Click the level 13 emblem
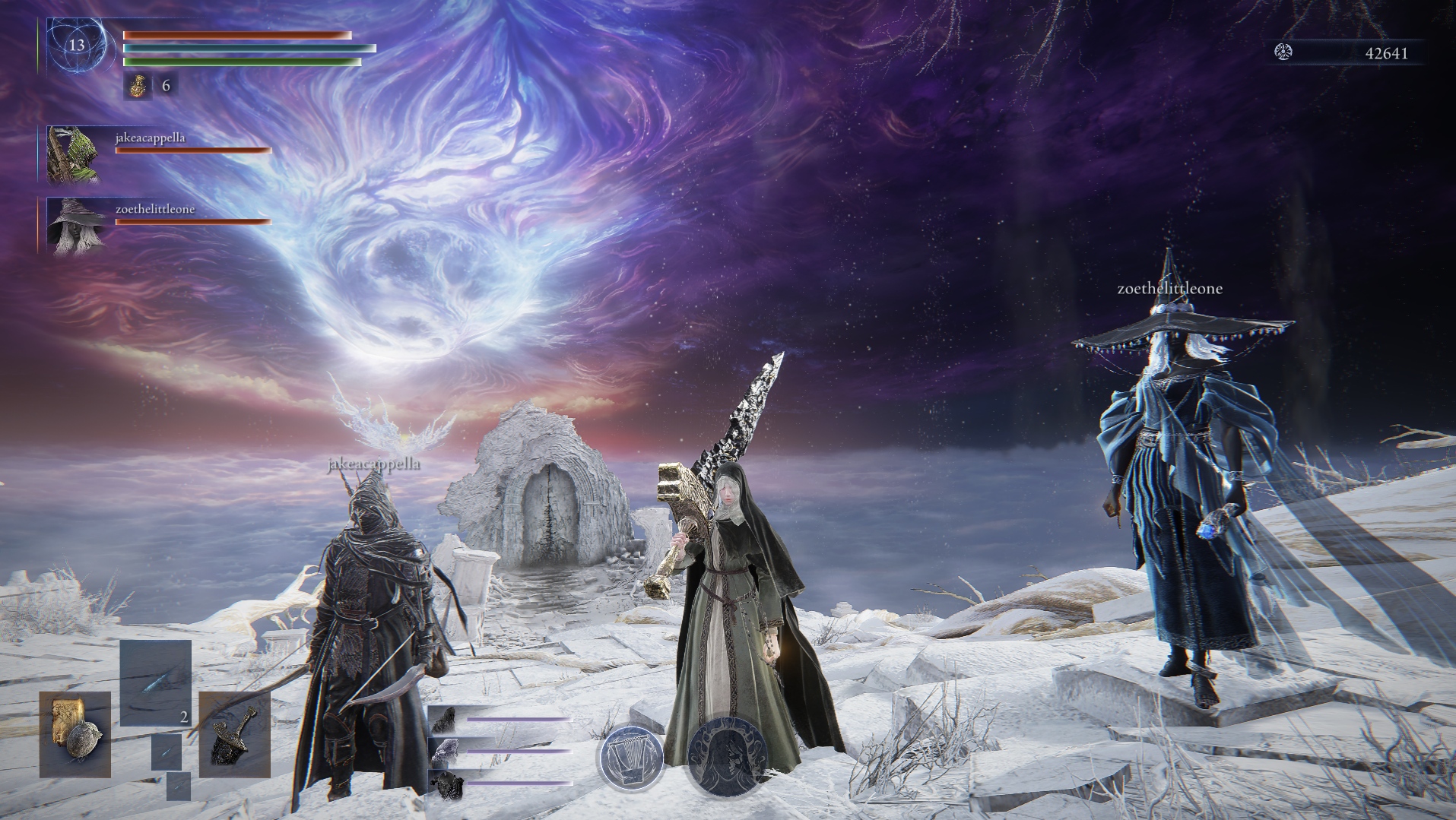 pyautogui.click(x=77, y=45)
